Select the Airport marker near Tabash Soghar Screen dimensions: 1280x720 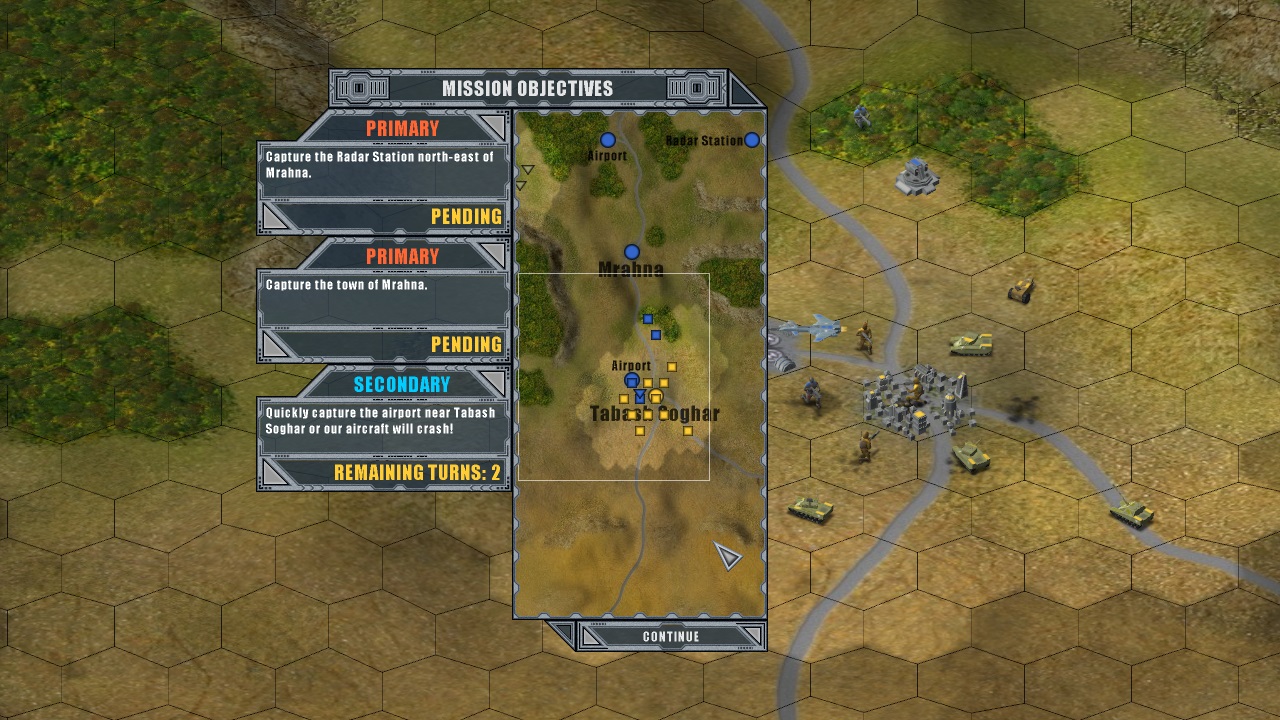[x=632, y=382]
